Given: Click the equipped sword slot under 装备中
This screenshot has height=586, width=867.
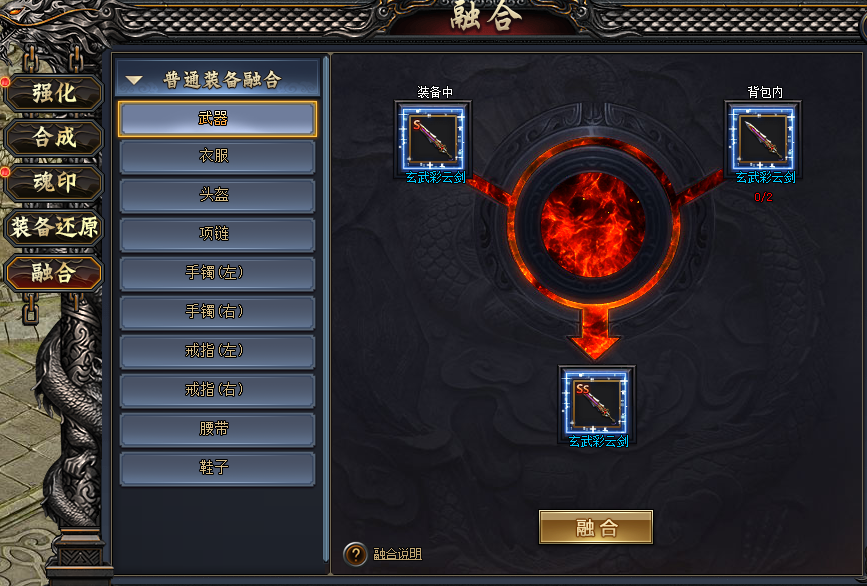Looking at the screenshot, I should click(434, 137).
